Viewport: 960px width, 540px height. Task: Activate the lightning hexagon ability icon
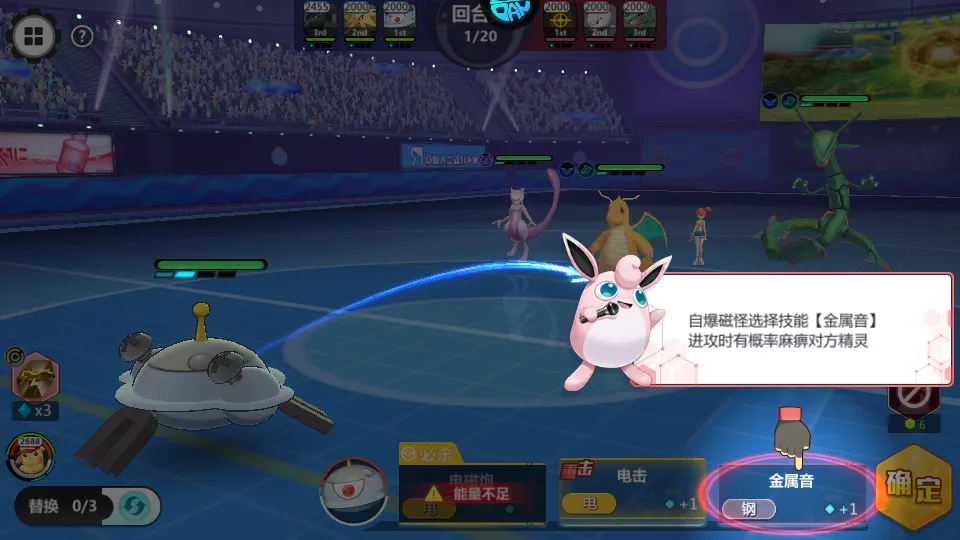click(x=34, y=378)
